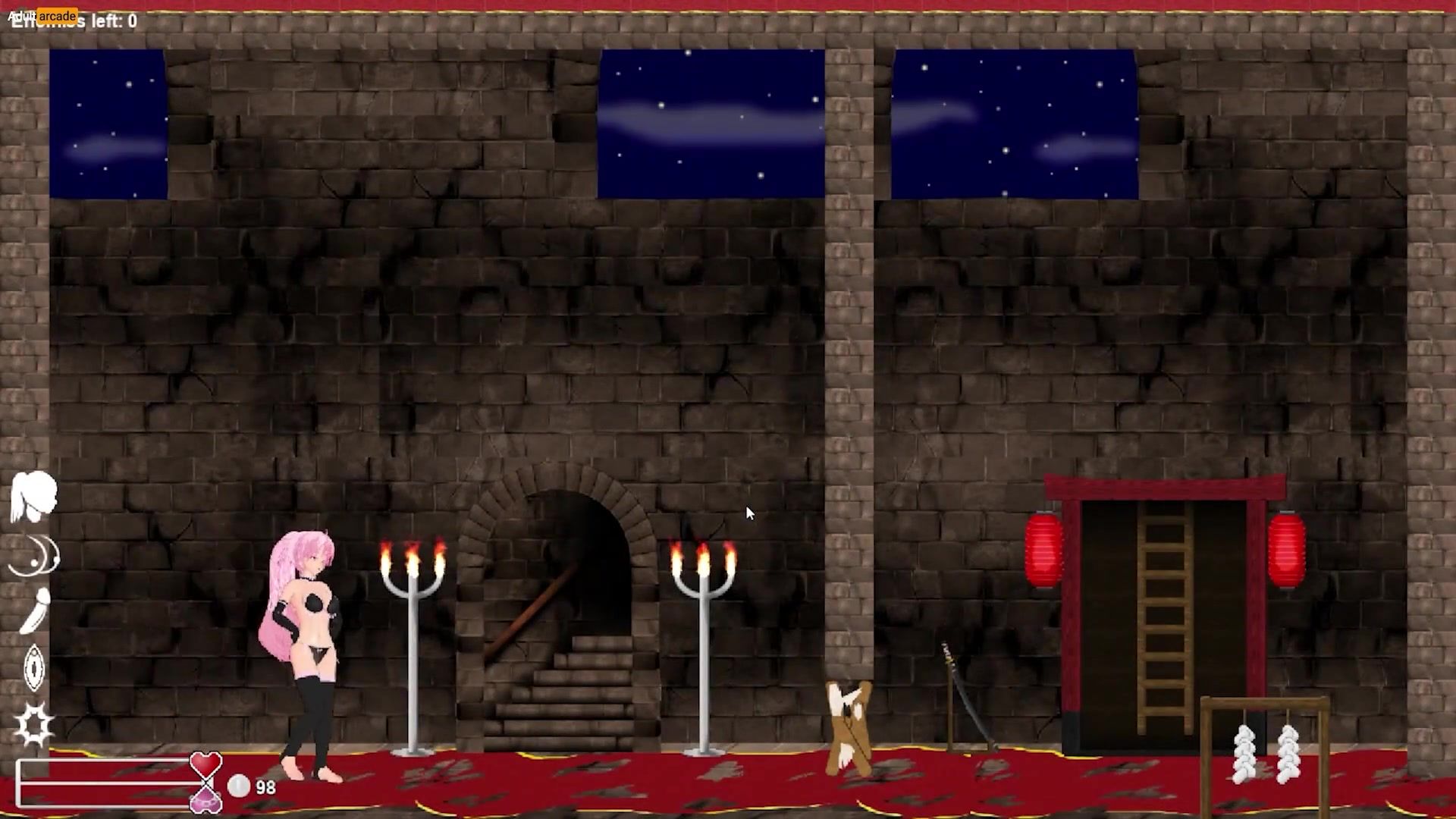1456x819 pixels.
Task: Click the double crescent status icon
Action: pyautogui.click(x=34, y=556)
